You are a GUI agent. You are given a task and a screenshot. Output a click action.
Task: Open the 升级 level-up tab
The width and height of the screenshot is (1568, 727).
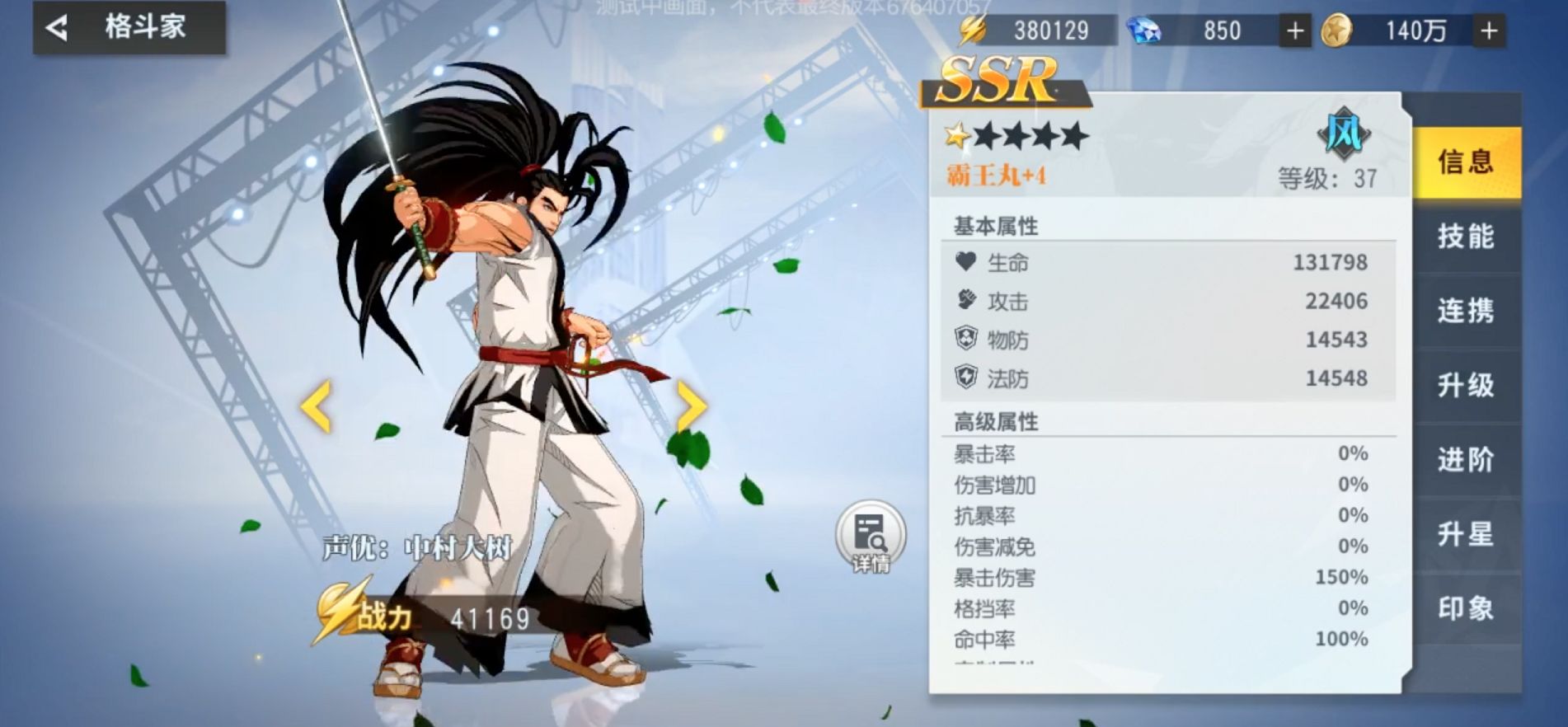[x=1466, y=385]
